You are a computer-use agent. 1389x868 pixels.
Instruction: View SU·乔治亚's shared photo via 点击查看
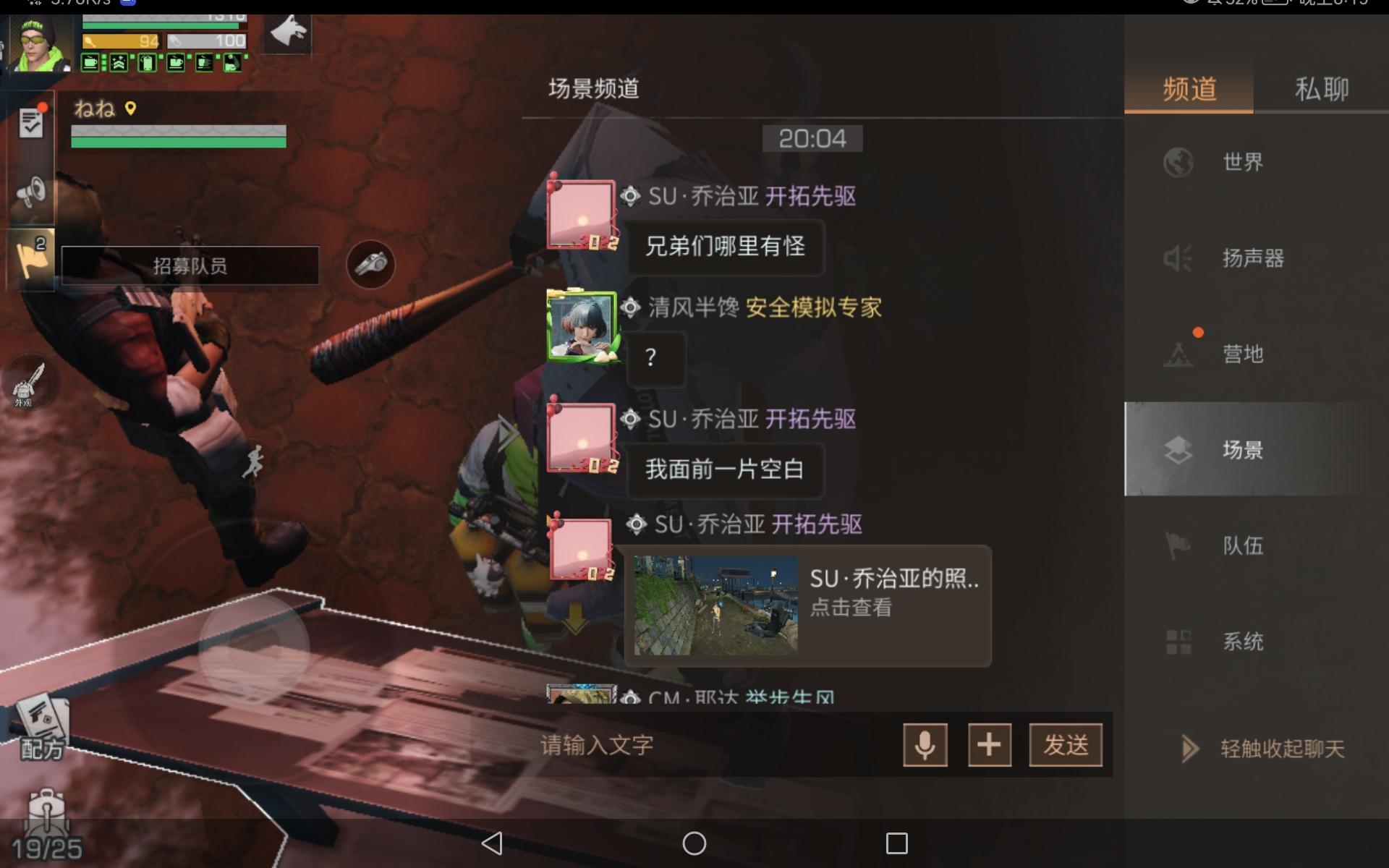[x=852, y=608]
